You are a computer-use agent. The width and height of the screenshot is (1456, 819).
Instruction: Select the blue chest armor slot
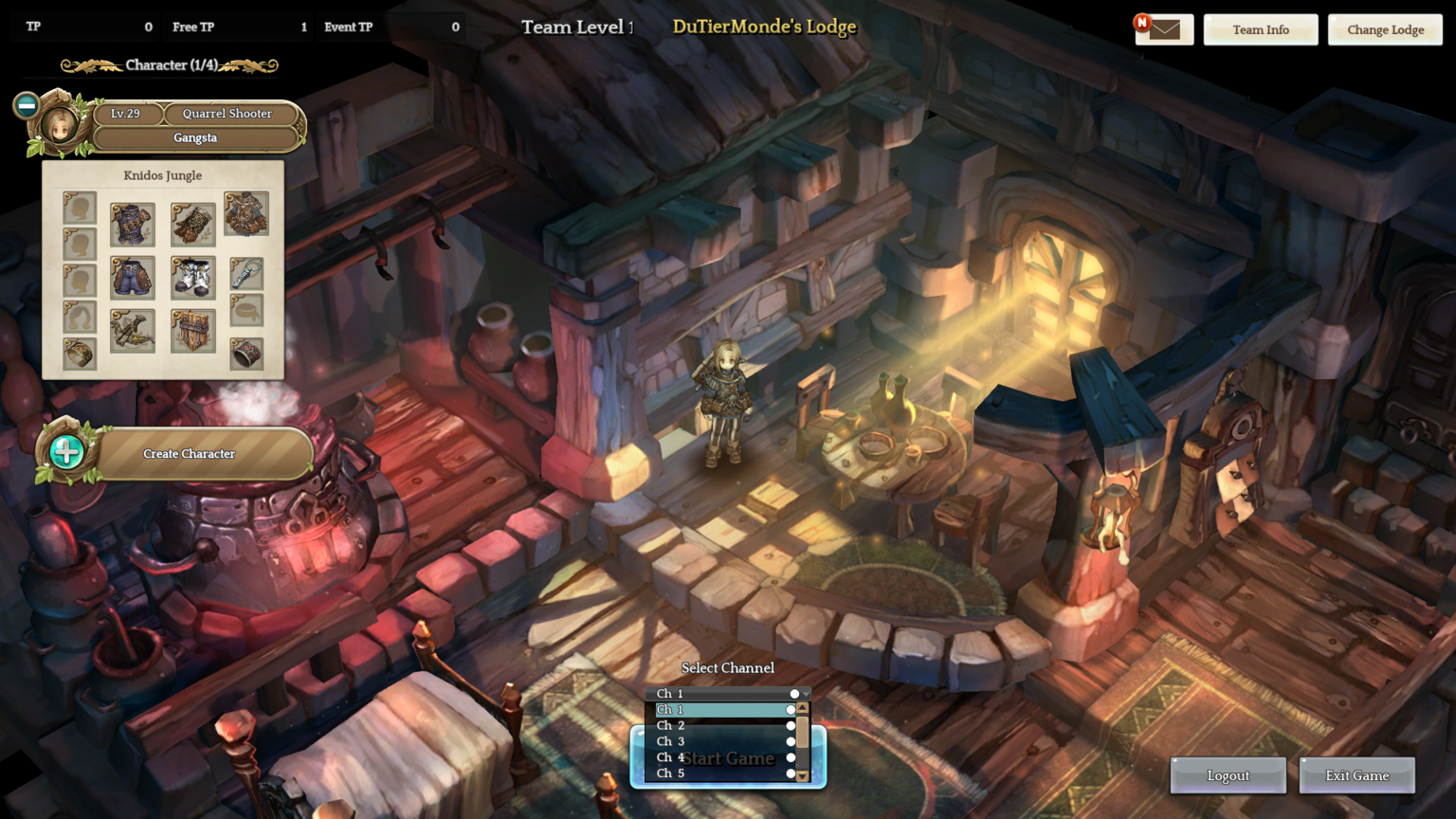[x=132, y=224]
